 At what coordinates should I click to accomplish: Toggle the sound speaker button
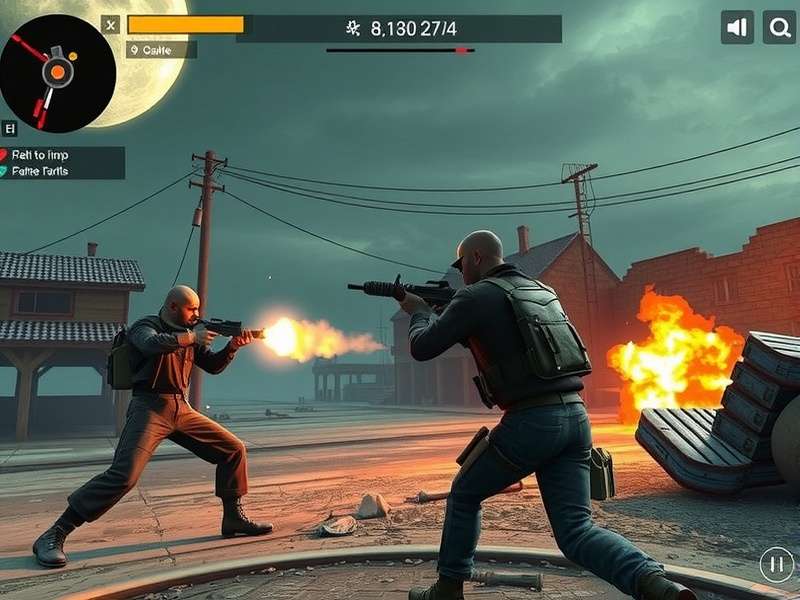point(737,27)
